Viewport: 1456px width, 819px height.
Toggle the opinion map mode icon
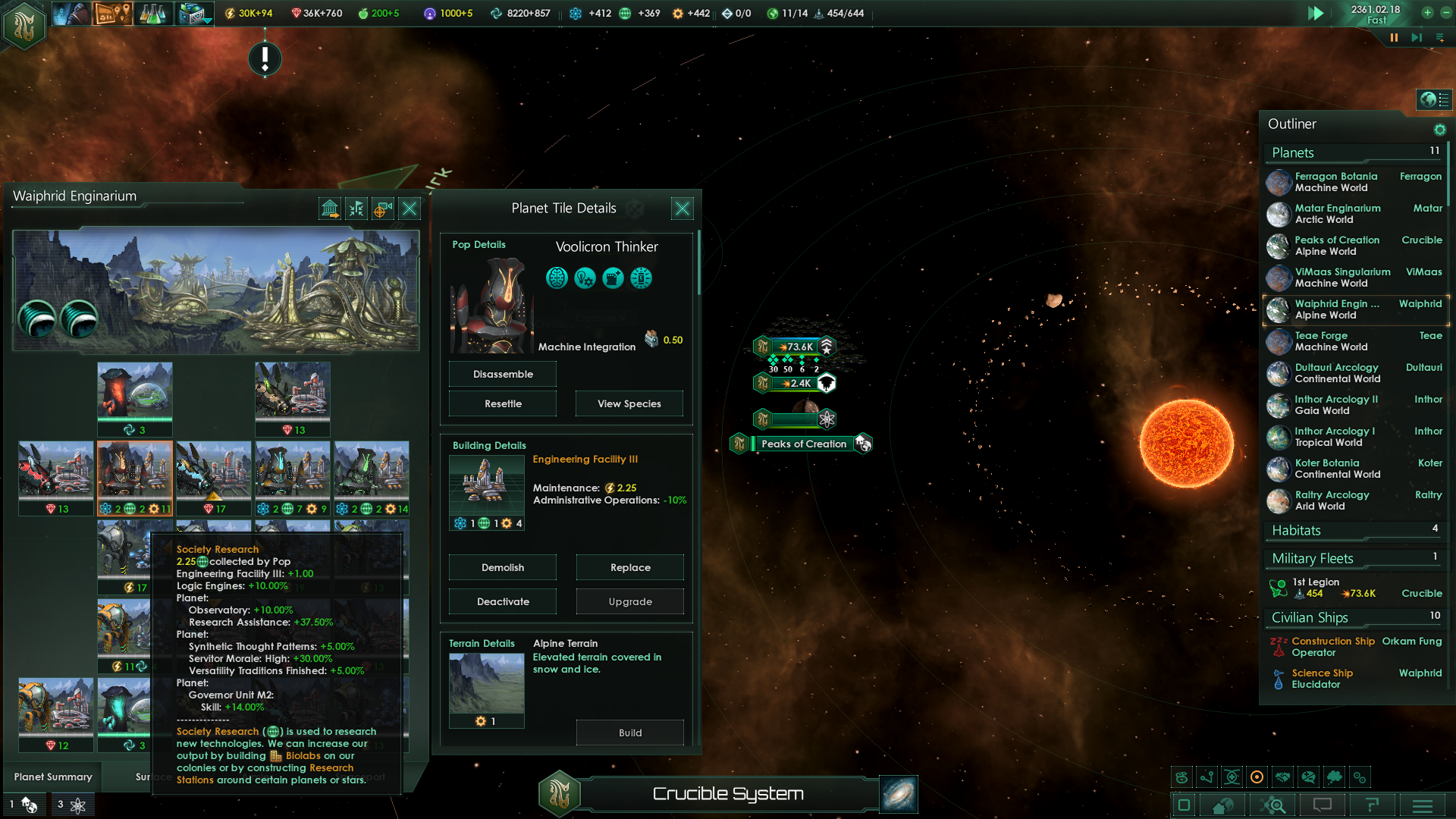(x=1308, y=777)
